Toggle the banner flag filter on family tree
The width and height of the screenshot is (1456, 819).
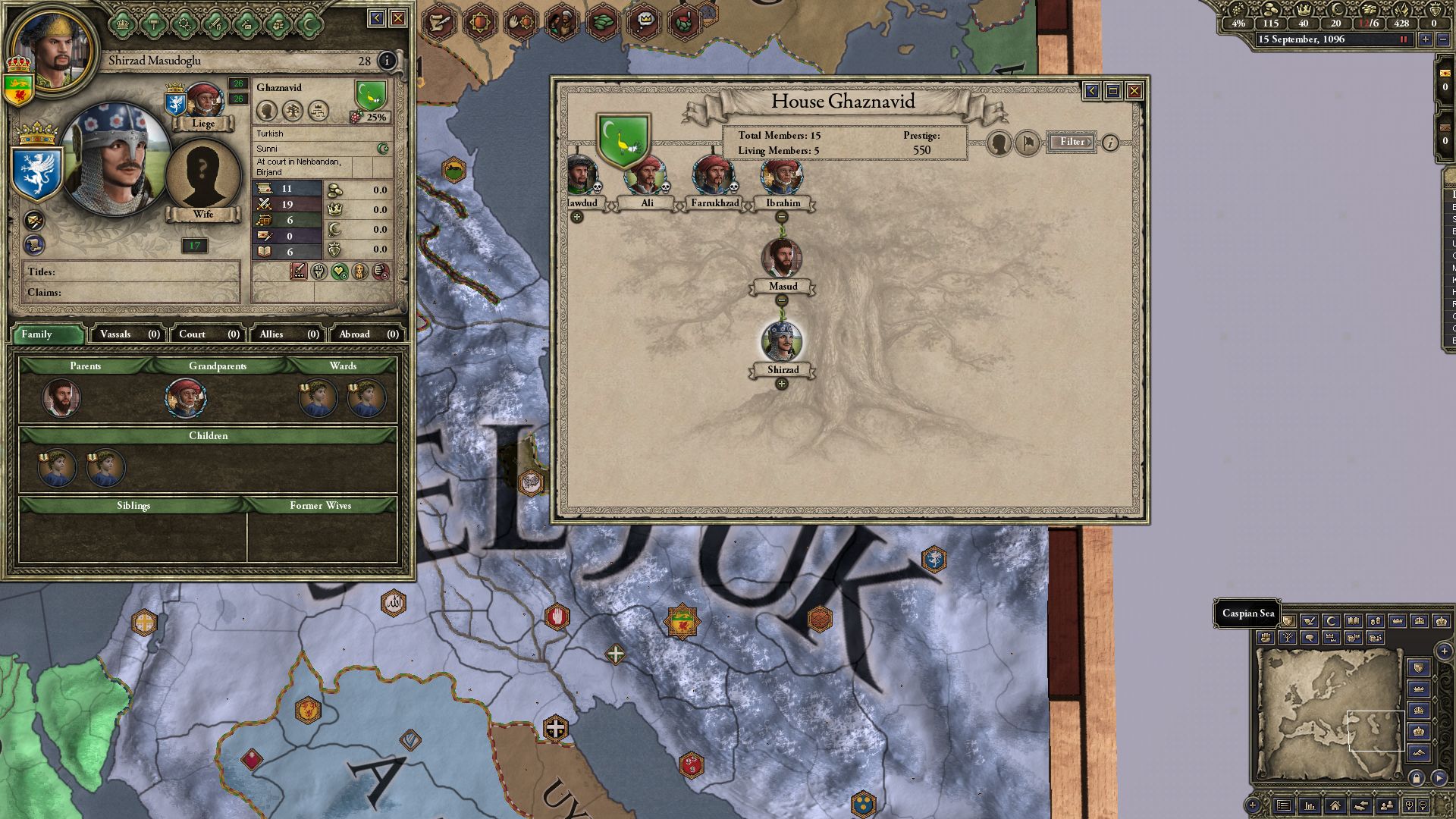point(1028,143)
